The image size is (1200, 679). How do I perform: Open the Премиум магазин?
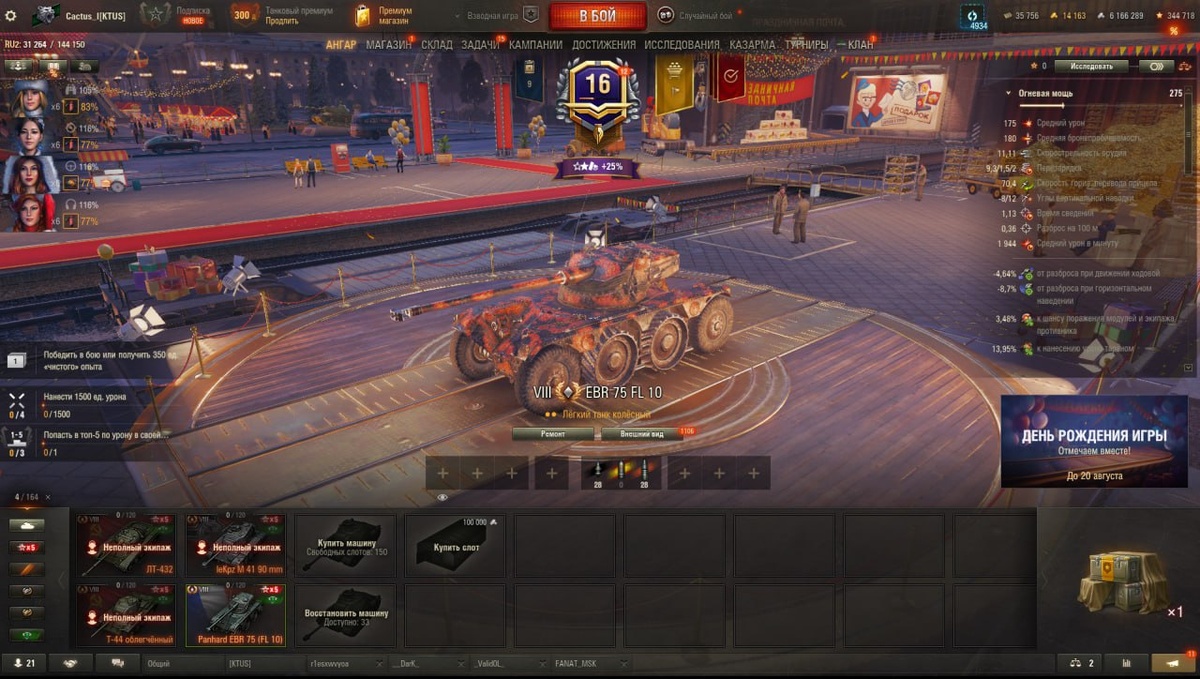pyautogui.click(x=385, y=16)
